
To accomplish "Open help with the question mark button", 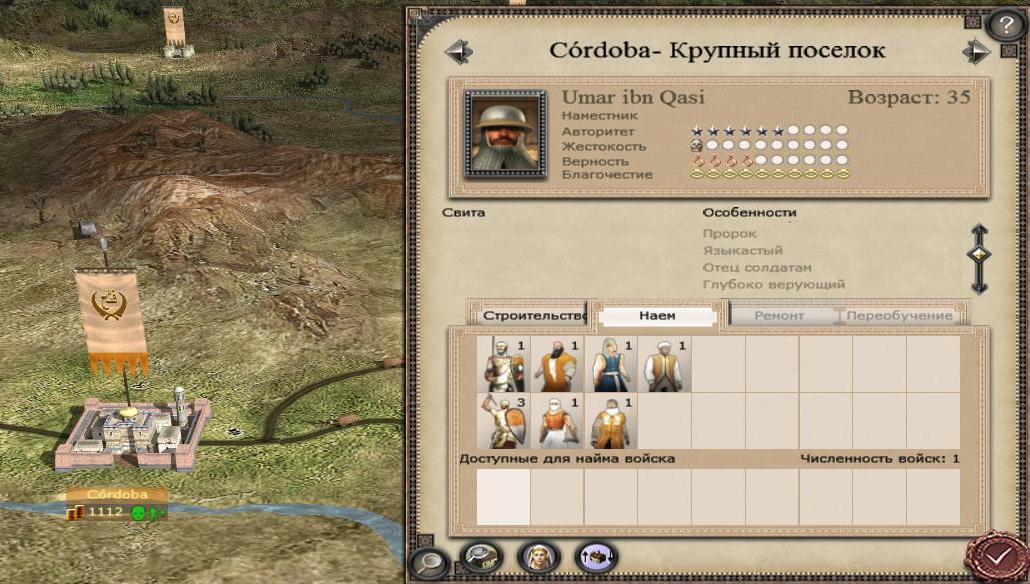I will coord(1005,26).
